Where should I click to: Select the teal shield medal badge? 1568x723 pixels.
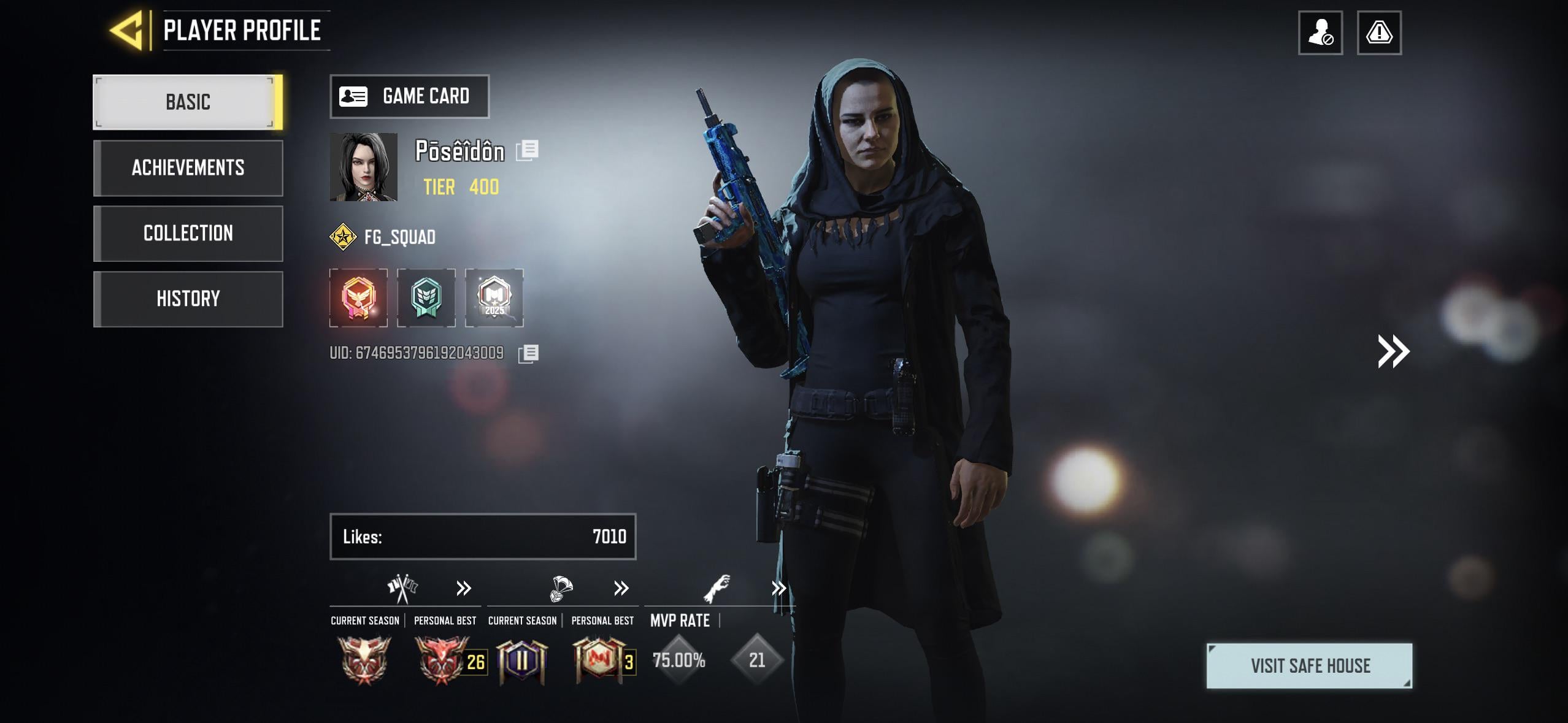[x=426, y=298]
